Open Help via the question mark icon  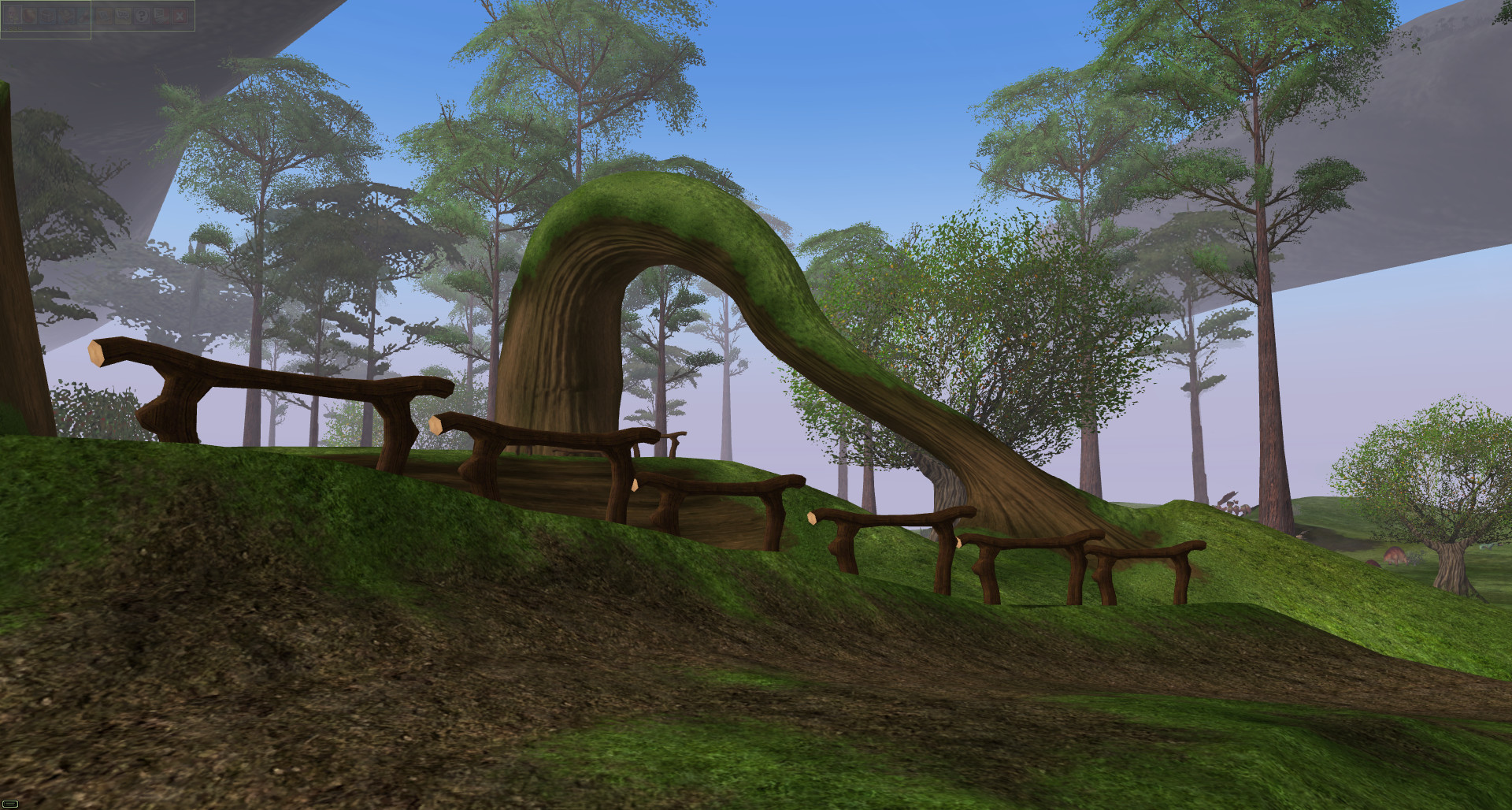tap(142, 16)
